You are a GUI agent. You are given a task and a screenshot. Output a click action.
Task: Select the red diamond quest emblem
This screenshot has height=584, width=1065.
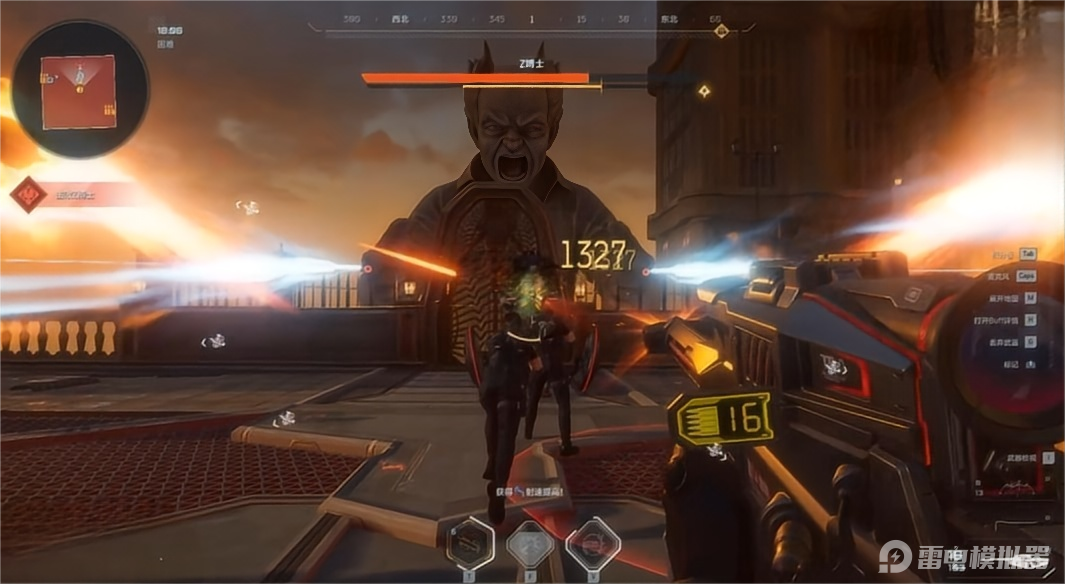click(x=28, y=194)
